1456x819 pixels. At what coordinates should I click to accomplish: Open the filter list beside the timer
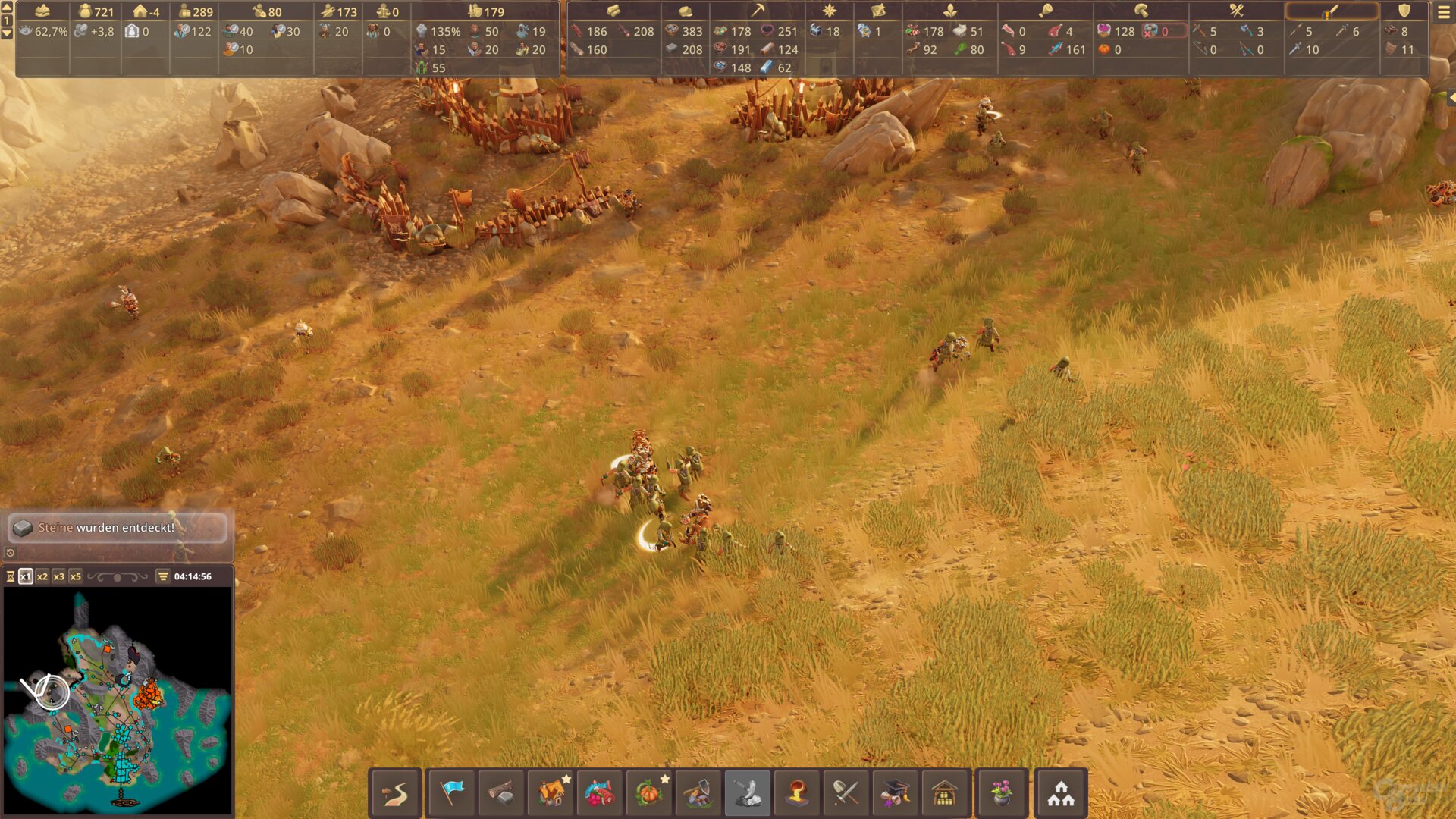(163, 576)
